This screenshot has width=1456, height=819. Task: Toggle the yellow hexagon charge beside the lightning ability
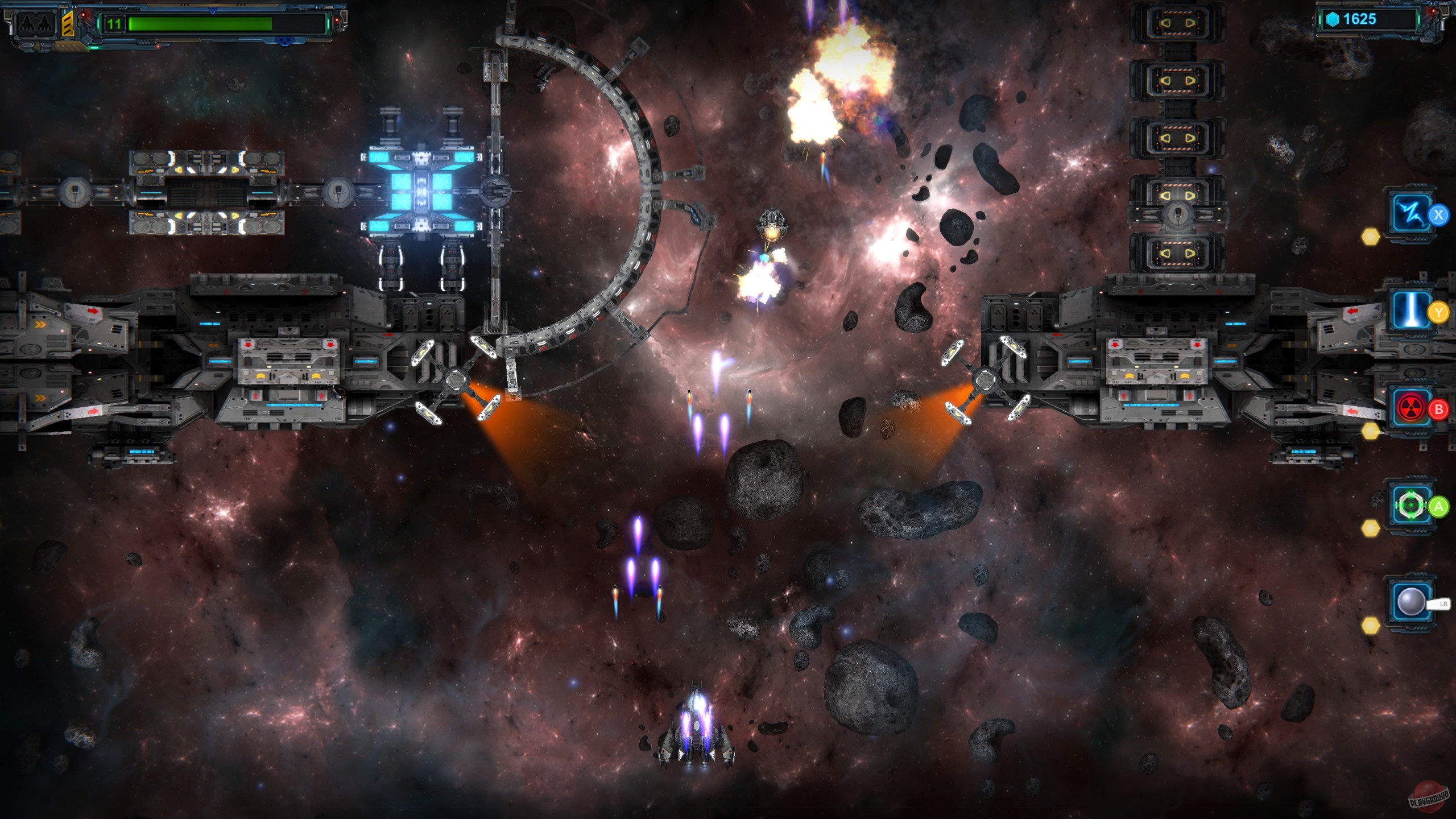click(x=1371, y=237)
